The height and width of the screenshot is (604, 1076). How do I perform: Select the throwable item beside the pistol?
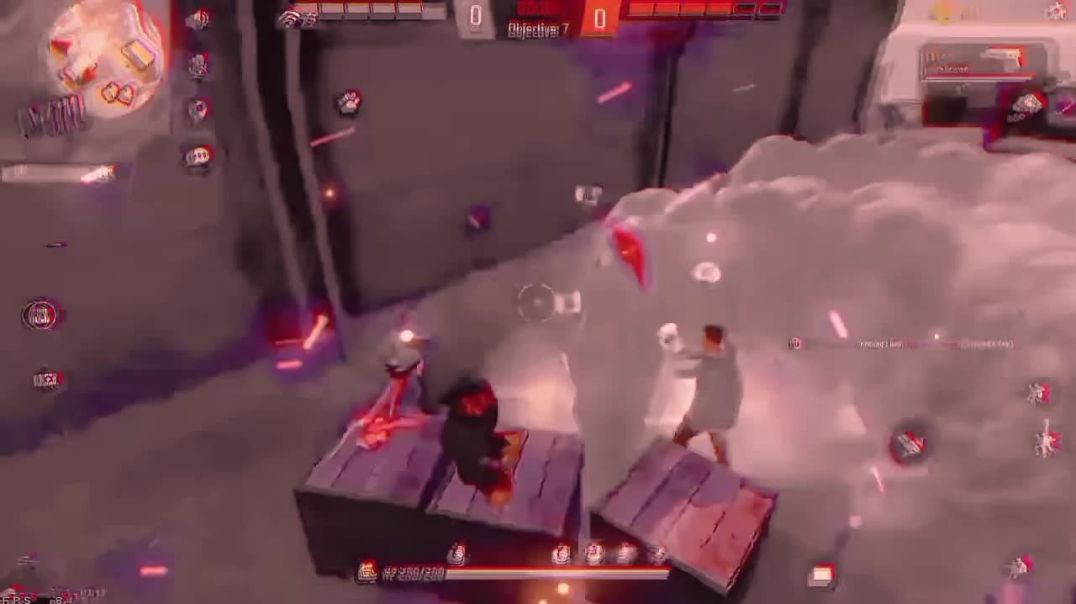[1028, 103]
